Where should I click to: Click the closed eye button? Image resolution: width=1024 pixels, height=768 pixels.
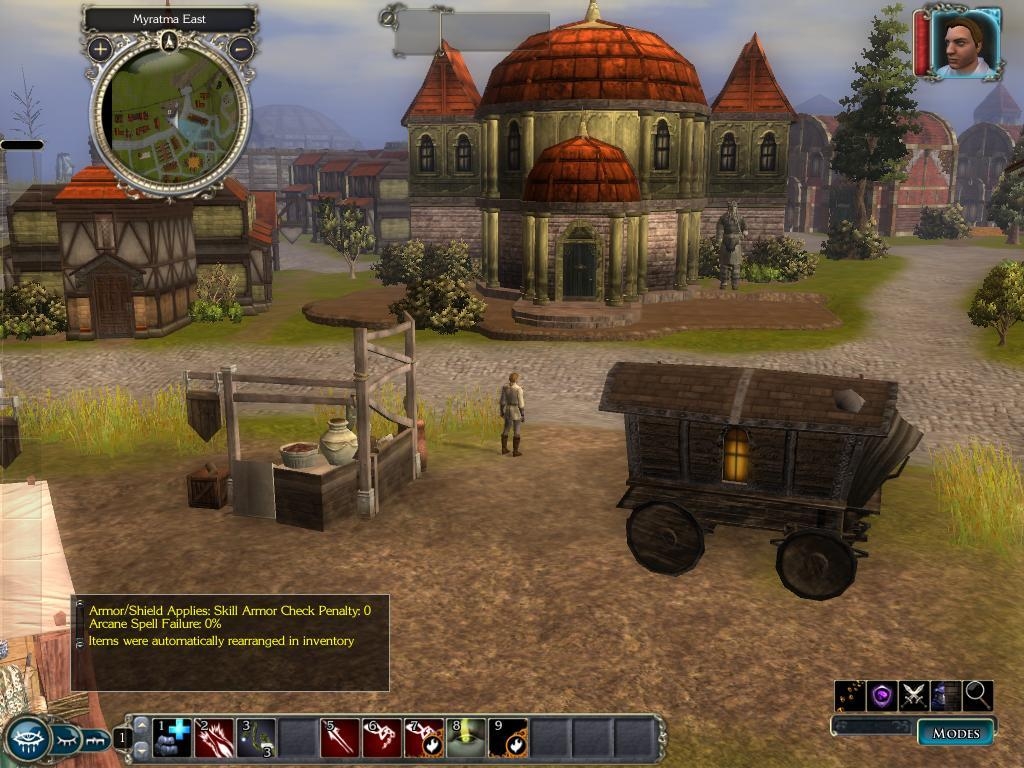65,740
